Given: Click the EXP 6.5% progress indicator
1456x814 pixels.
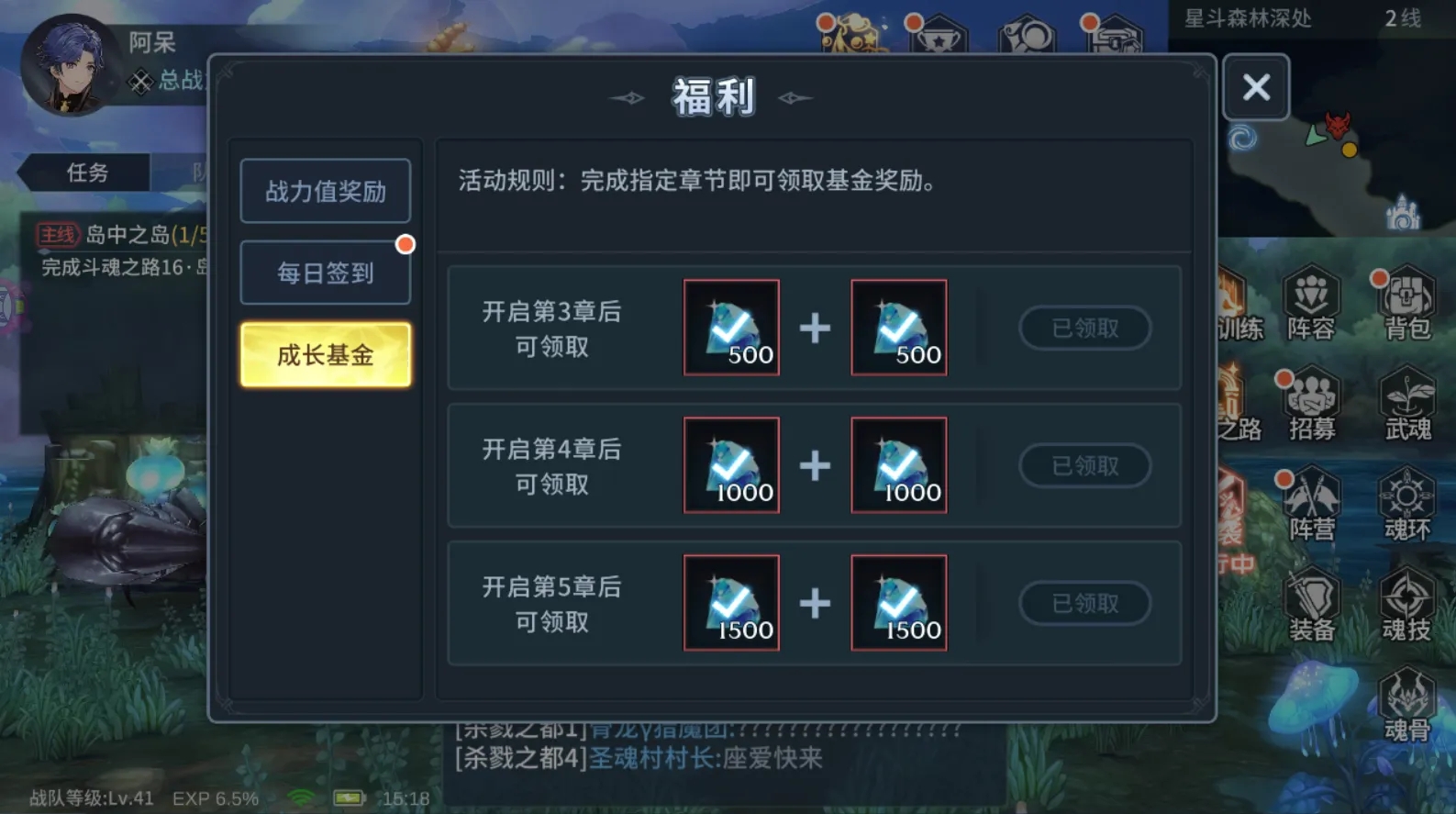Looking at the screenshot, I should 217,797.
